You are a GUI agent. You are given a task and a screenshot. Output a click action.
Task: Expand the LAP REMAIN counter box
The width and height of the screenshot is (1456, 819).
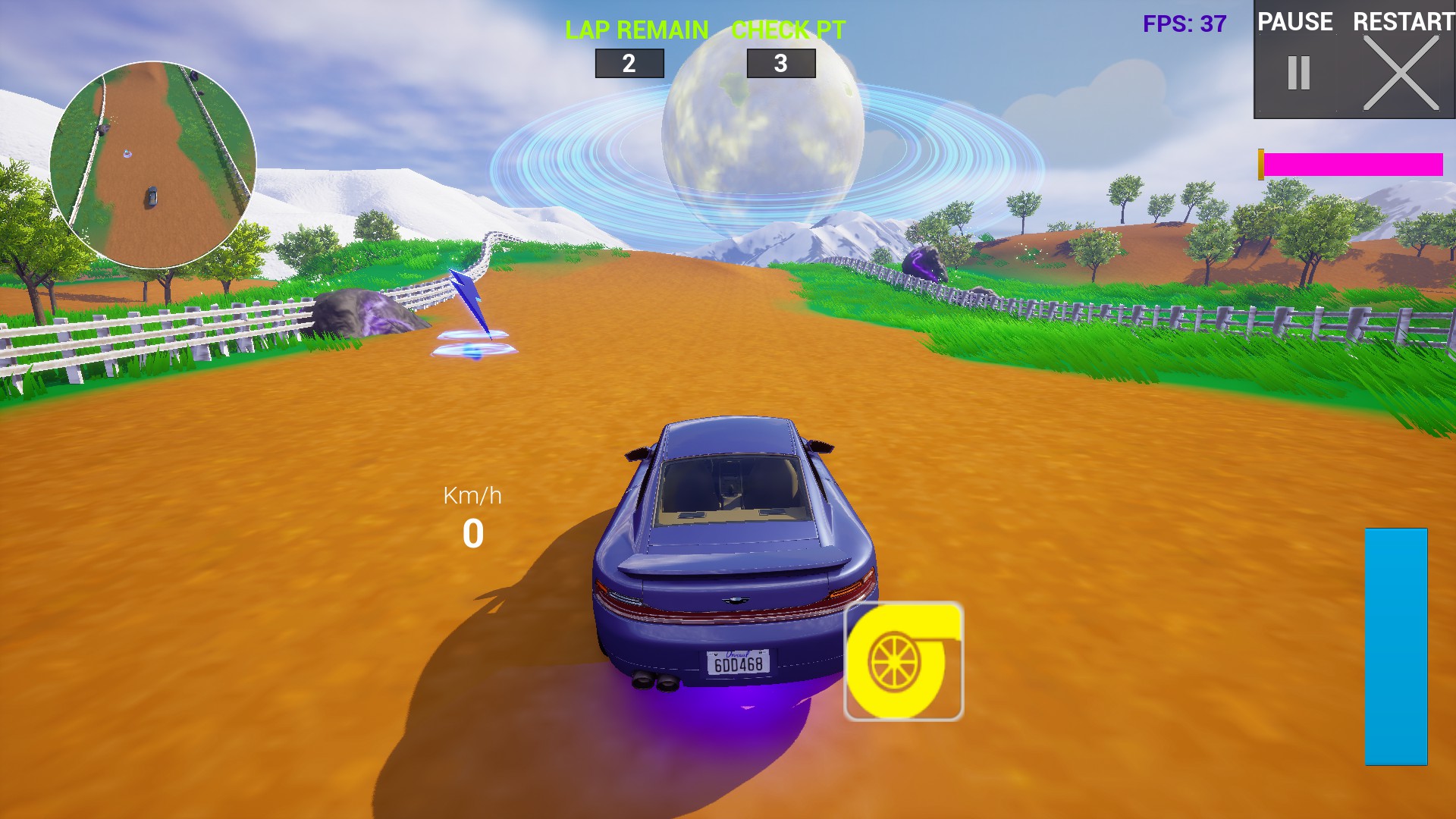point(630,62)
